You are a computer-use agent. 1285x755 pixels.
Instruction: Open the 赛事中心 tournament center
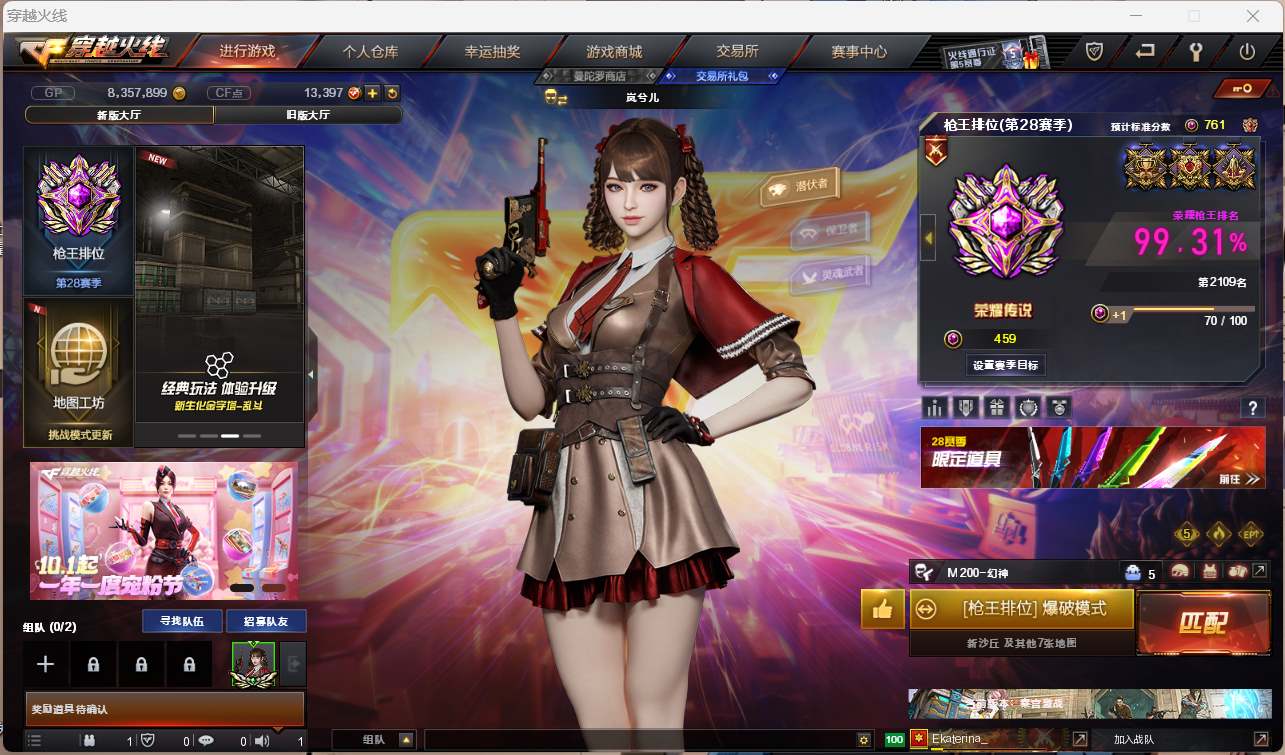[859, 51]
